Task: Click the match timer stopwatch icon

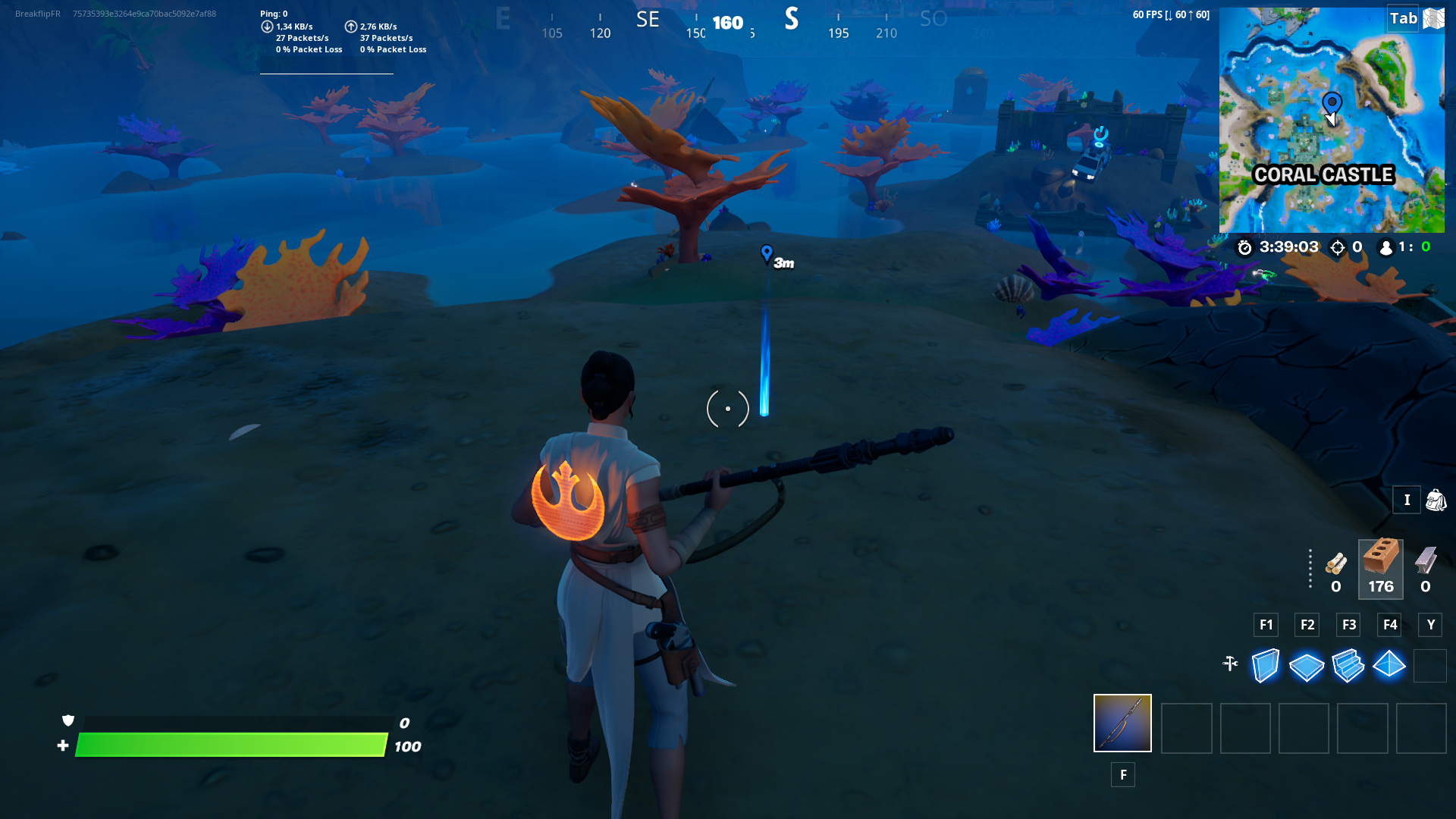Action: pos(1244,247)
